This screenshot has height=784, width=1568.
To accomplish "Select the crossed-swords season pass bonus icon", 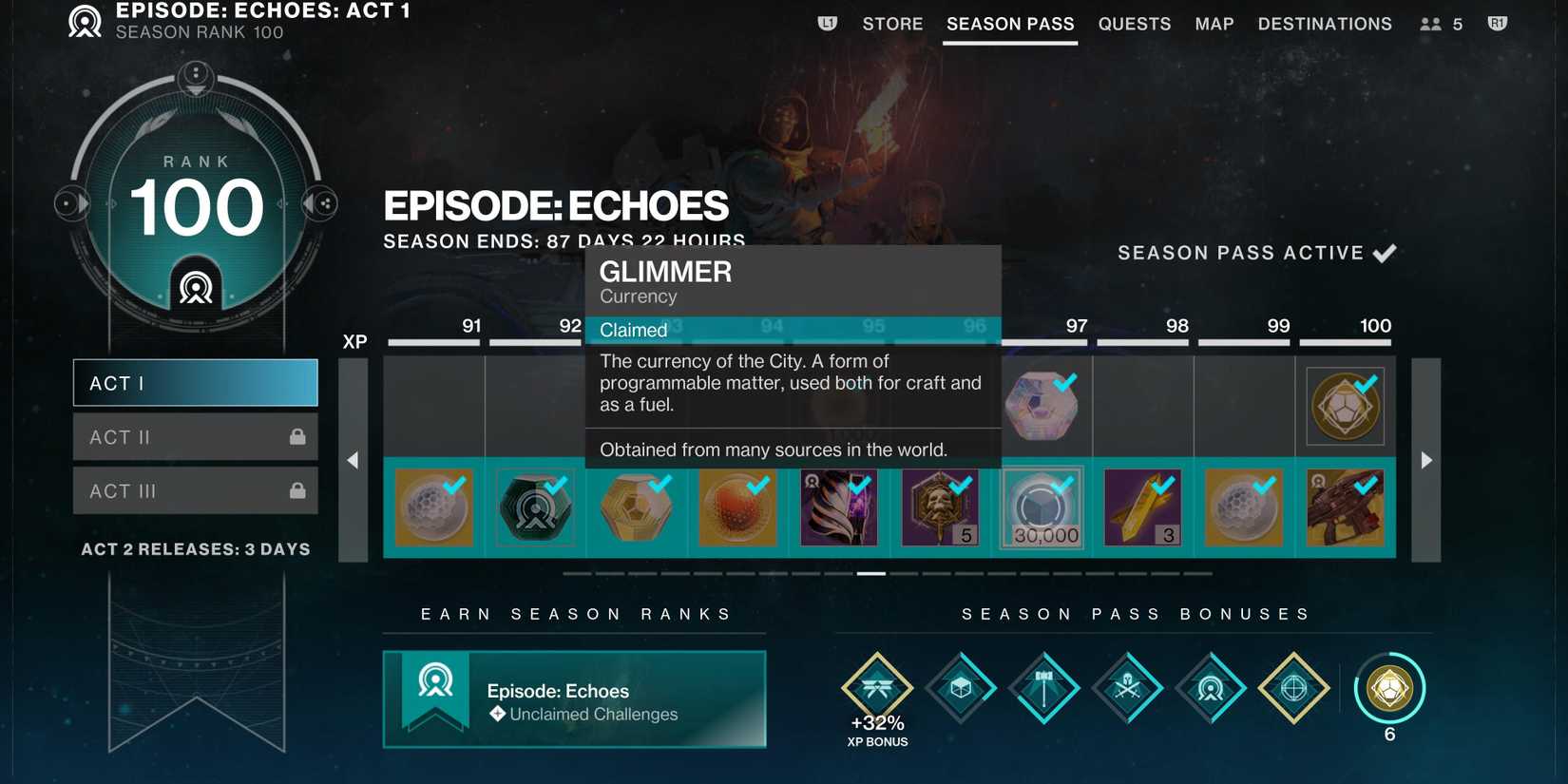I will [x=1126, y=687].
